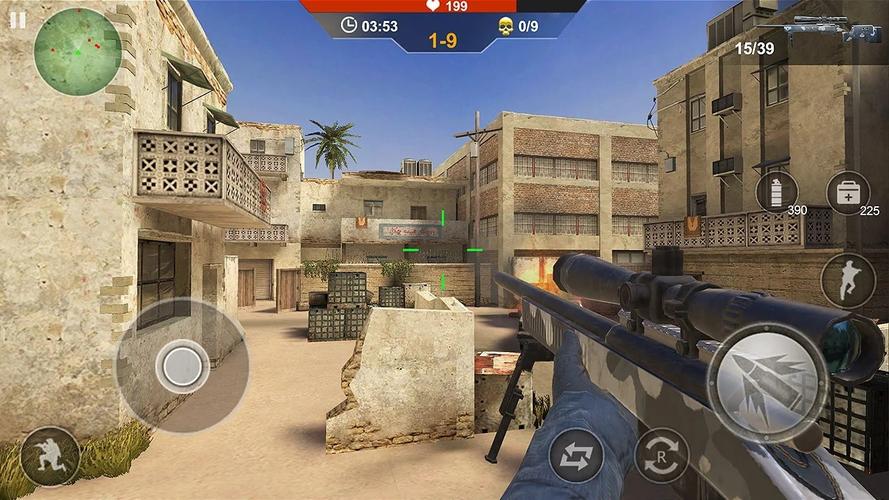Click the virtual movement joystick knob

tap(182, 366)
